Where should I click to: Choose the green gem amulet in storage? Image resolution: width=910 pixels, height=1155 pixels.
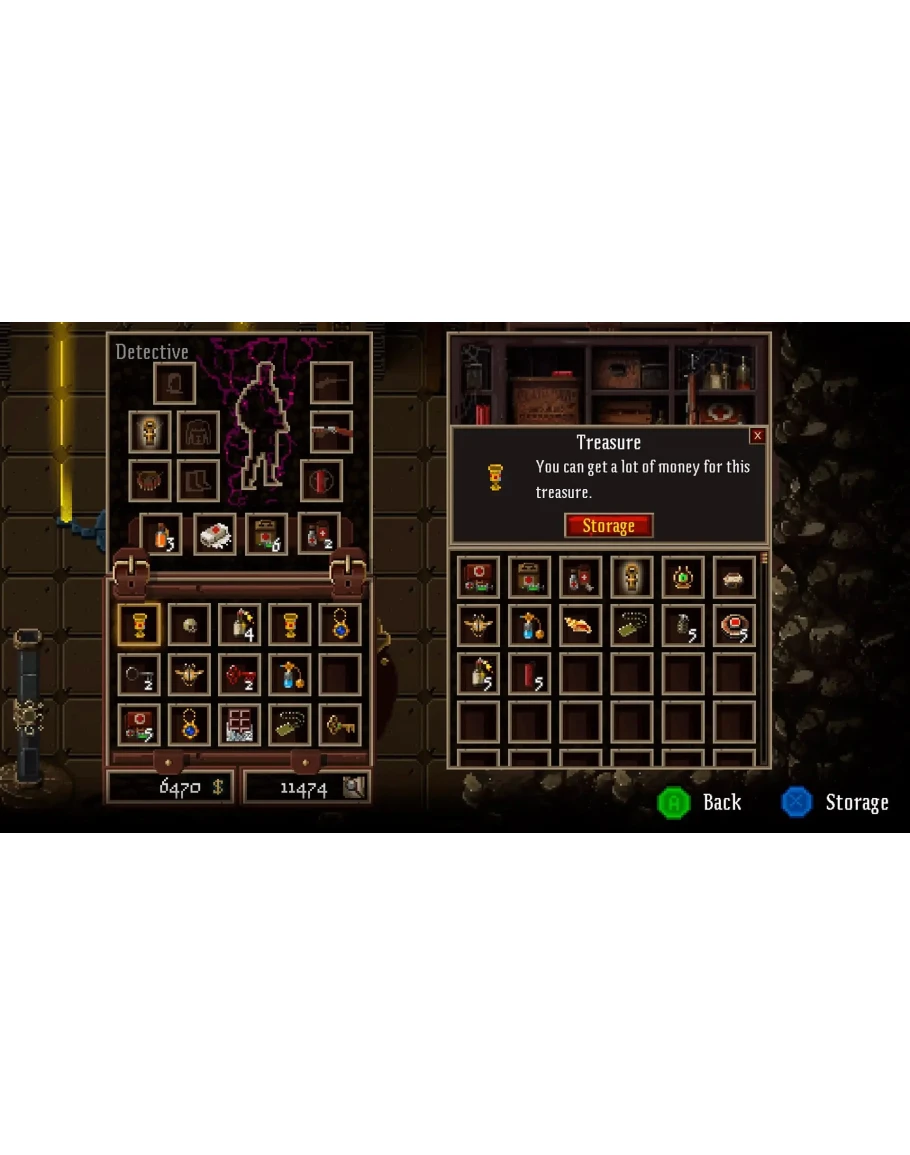tap(683, 578)
